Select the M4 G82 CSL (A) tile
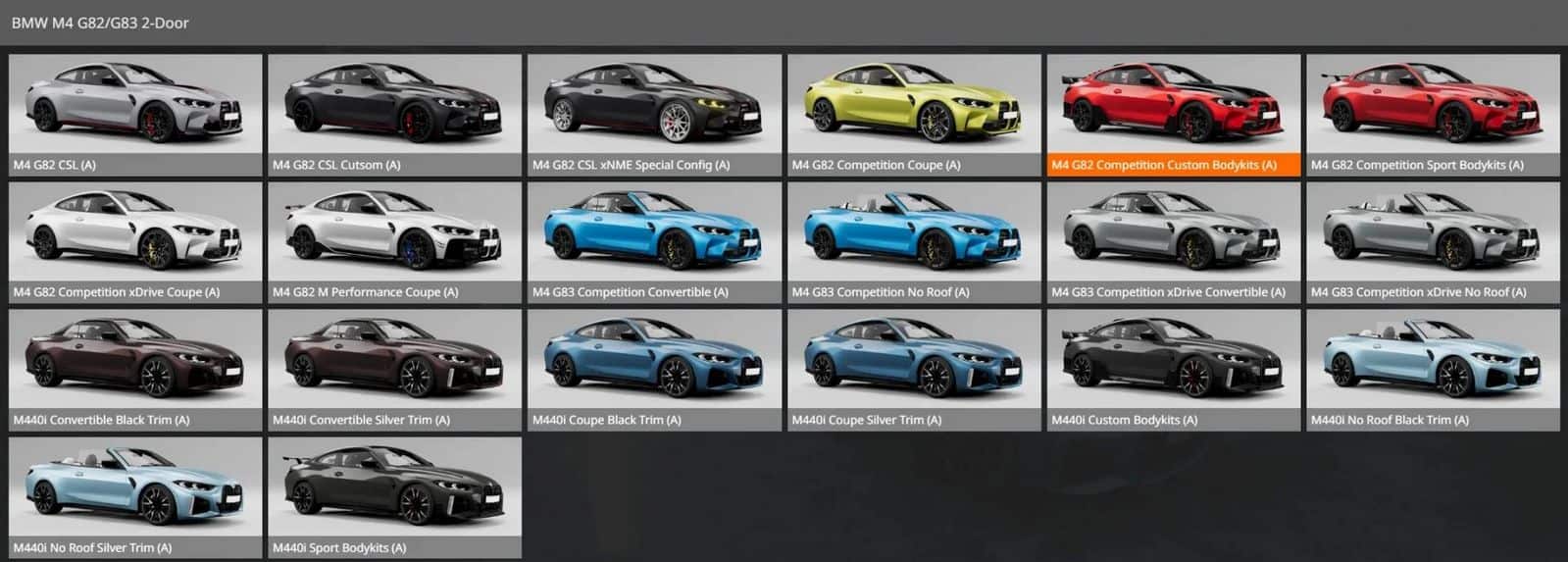The image size is (1568, 562). click(x=135, y=114)
